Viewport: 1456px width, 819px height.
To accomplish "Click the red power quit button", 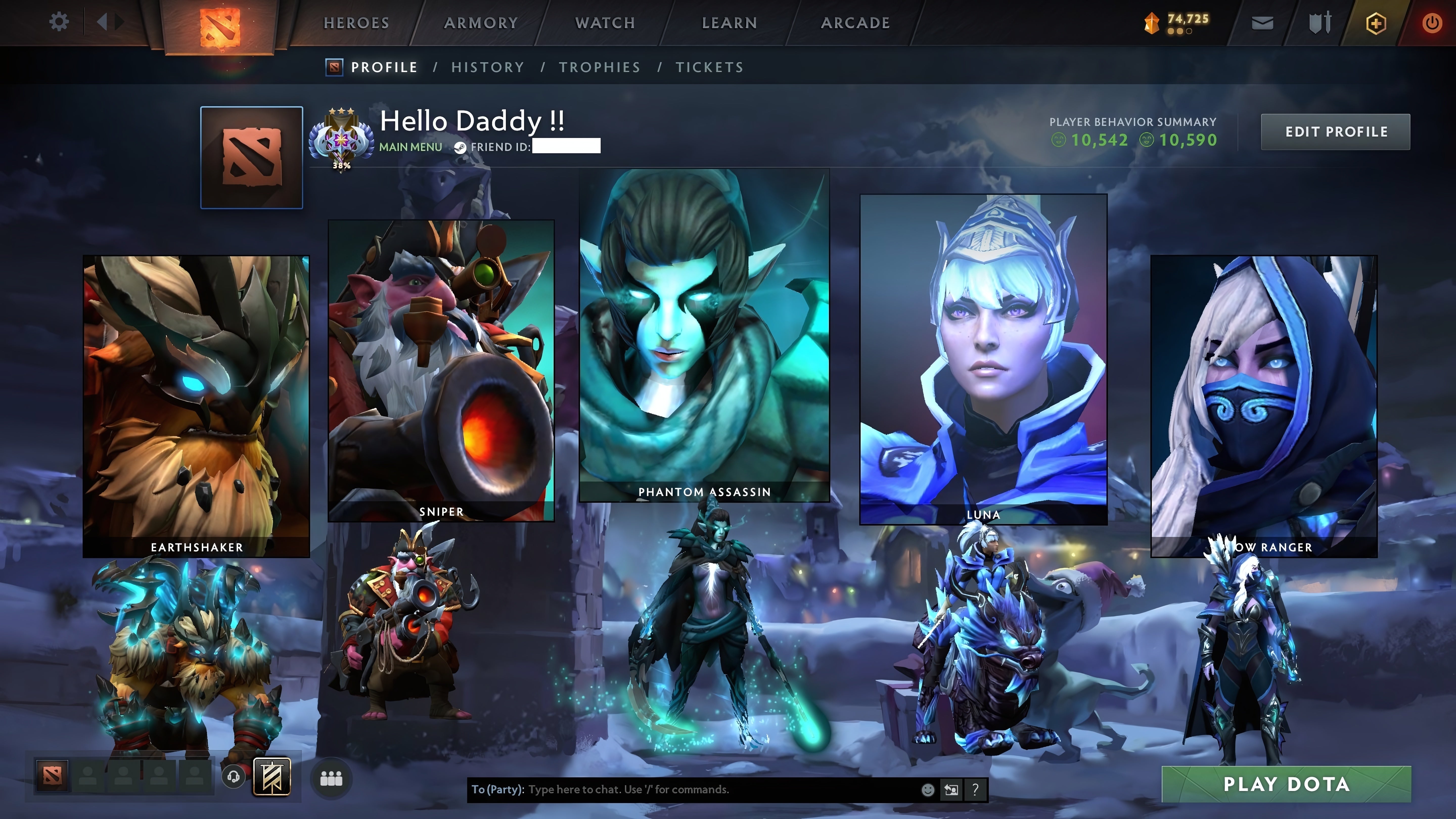I will tap(1432, 23).
